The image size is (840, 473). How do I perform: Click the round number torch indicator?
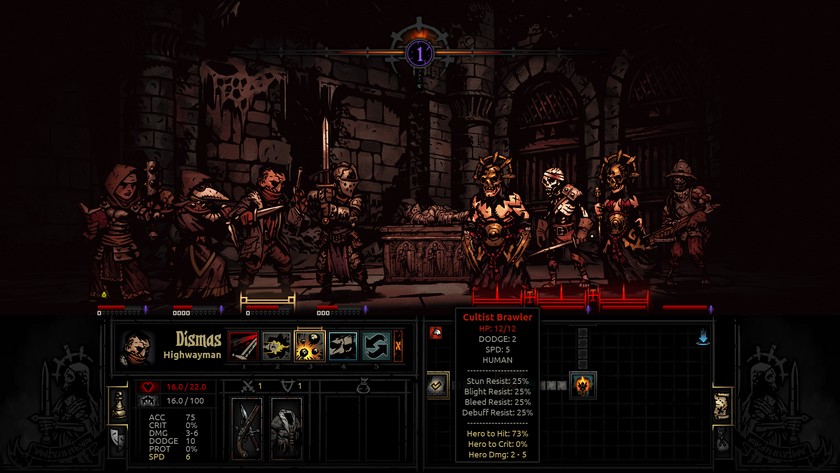point(420,52)
